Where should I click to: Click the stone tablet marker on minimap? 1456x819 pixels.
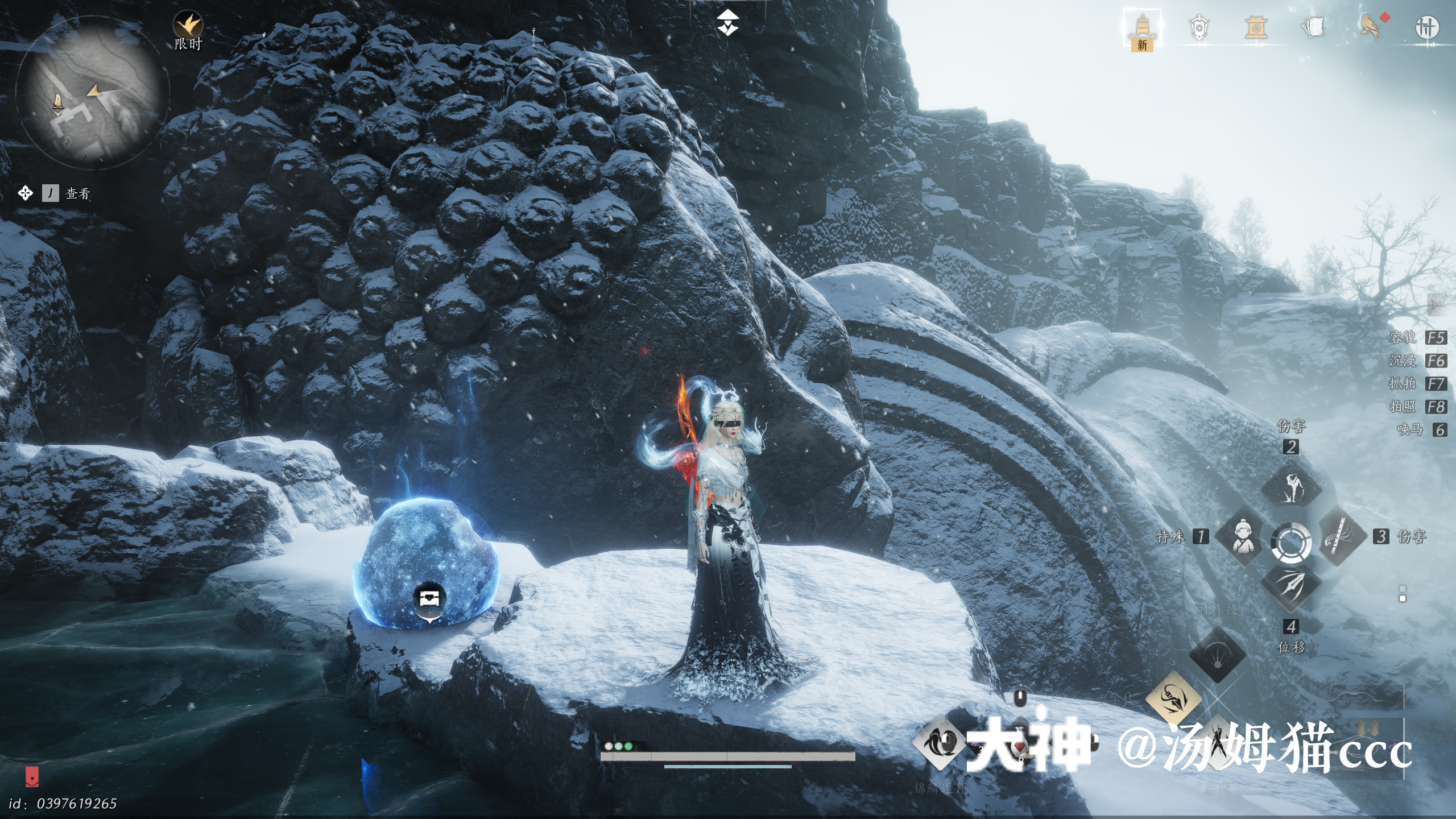pyautogui.click(x=57, y=103)
